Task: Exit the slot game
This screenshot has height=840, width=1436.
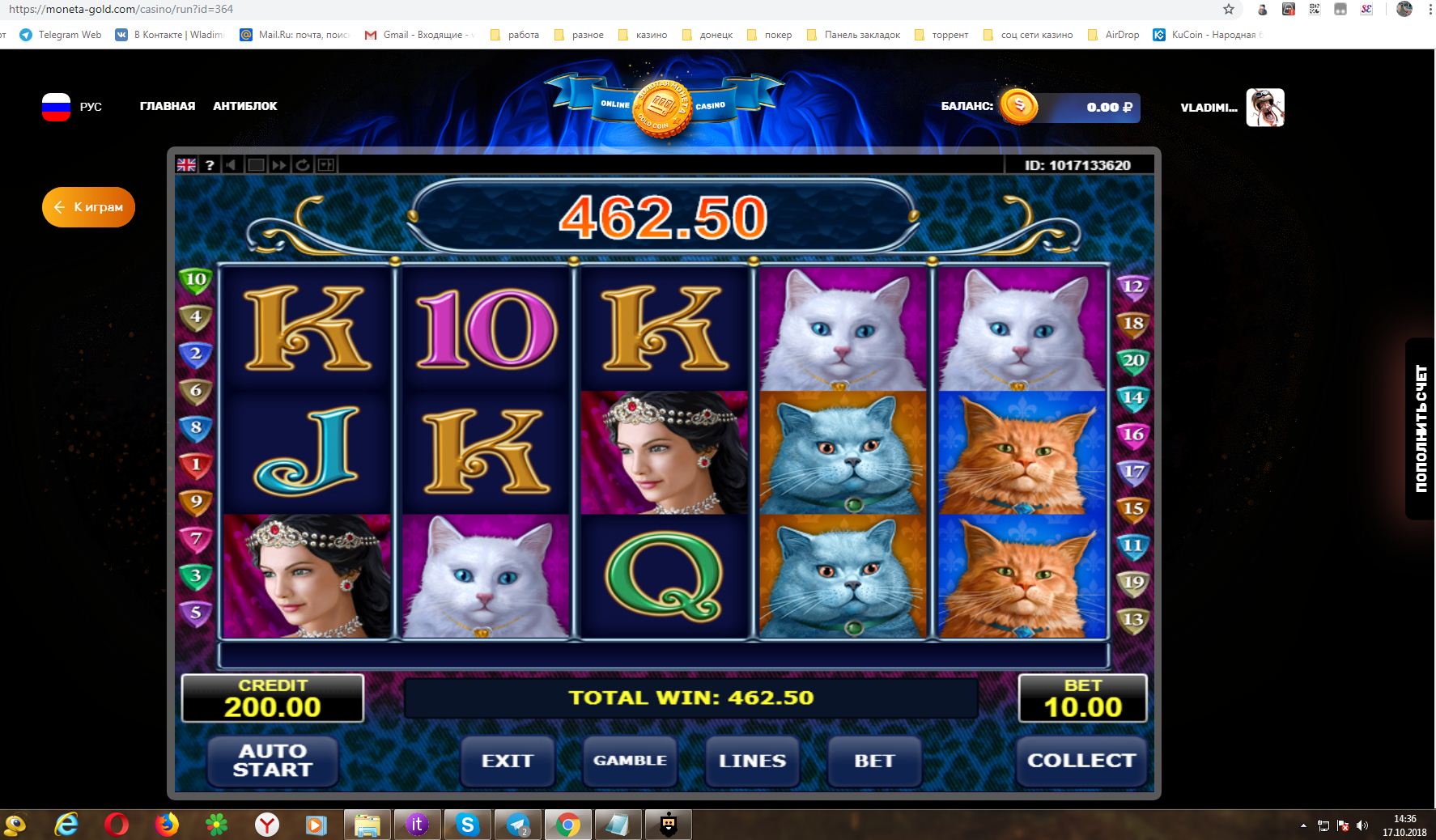Action: 507,761
